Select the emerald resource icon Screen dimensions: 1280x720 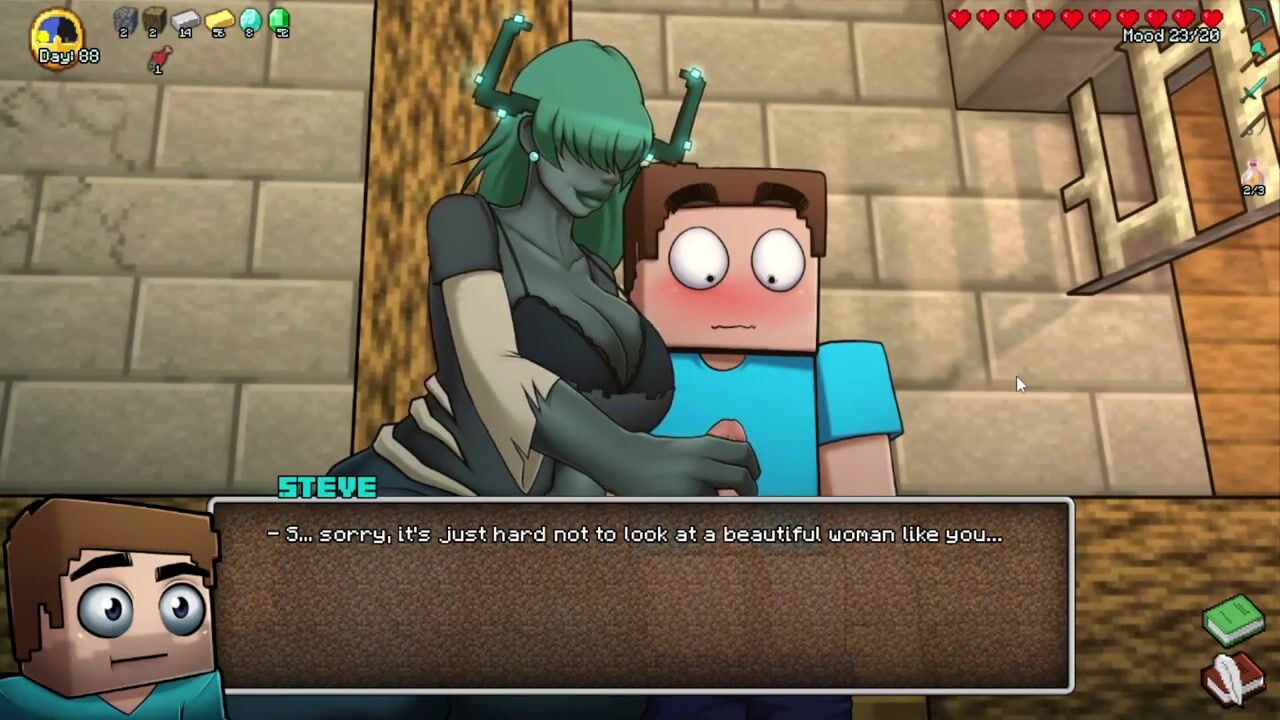[280, 20]
